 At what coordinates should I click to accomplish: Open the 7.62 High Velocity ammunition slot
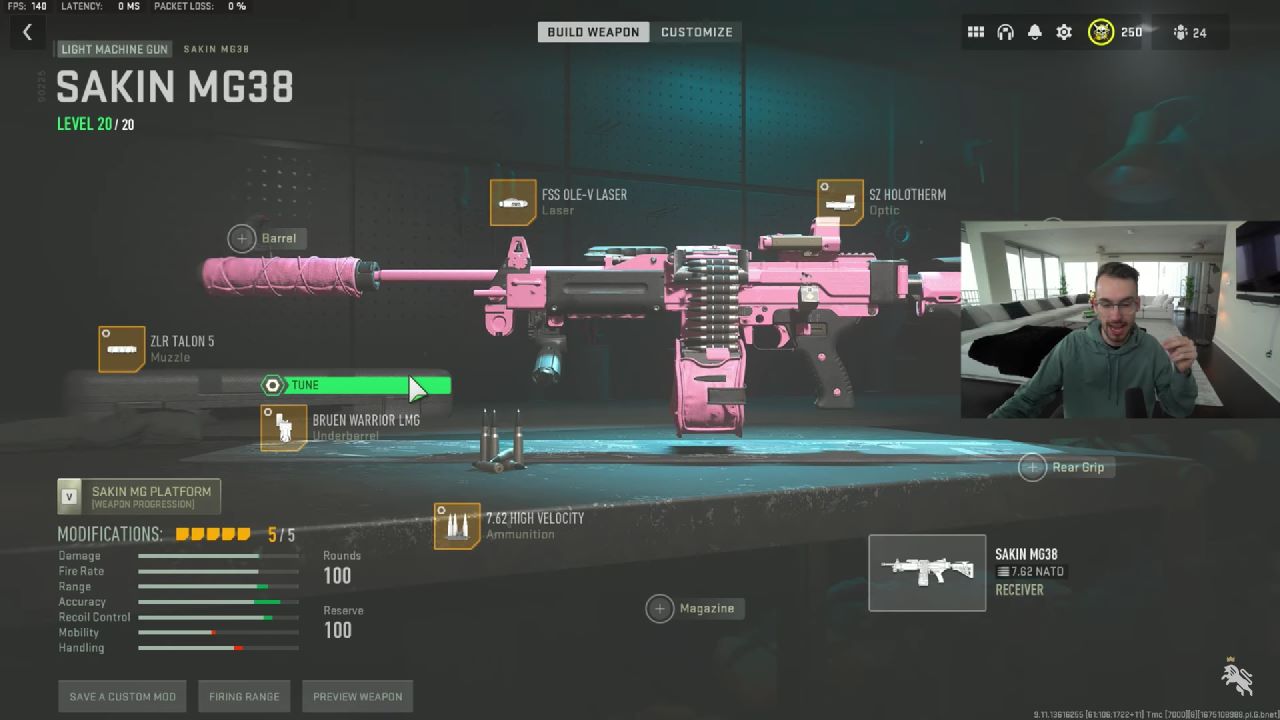(x=457, y=524)
